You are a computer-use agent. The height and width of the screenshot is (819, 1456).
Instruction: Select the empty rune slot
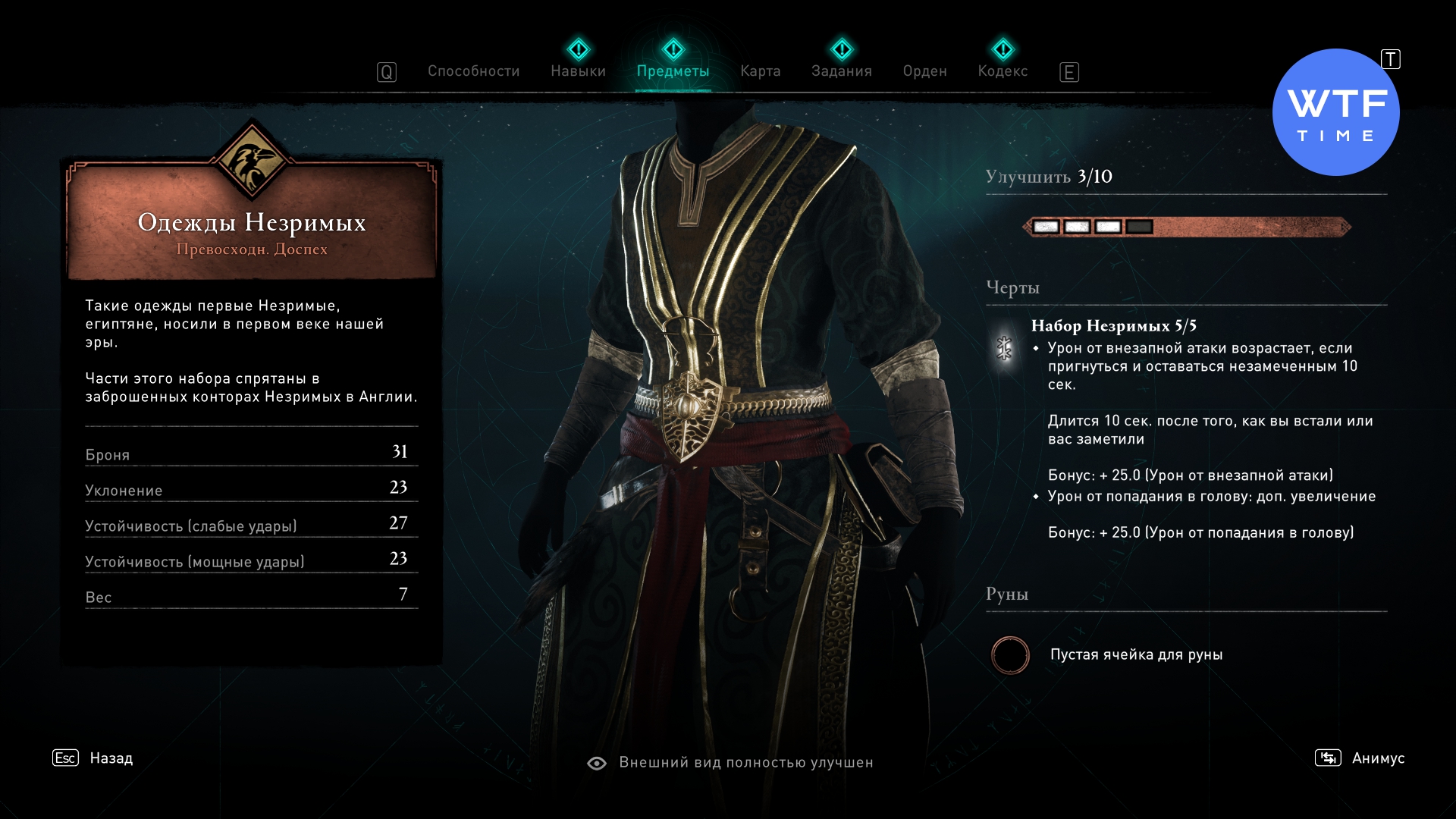point(1010,655)
